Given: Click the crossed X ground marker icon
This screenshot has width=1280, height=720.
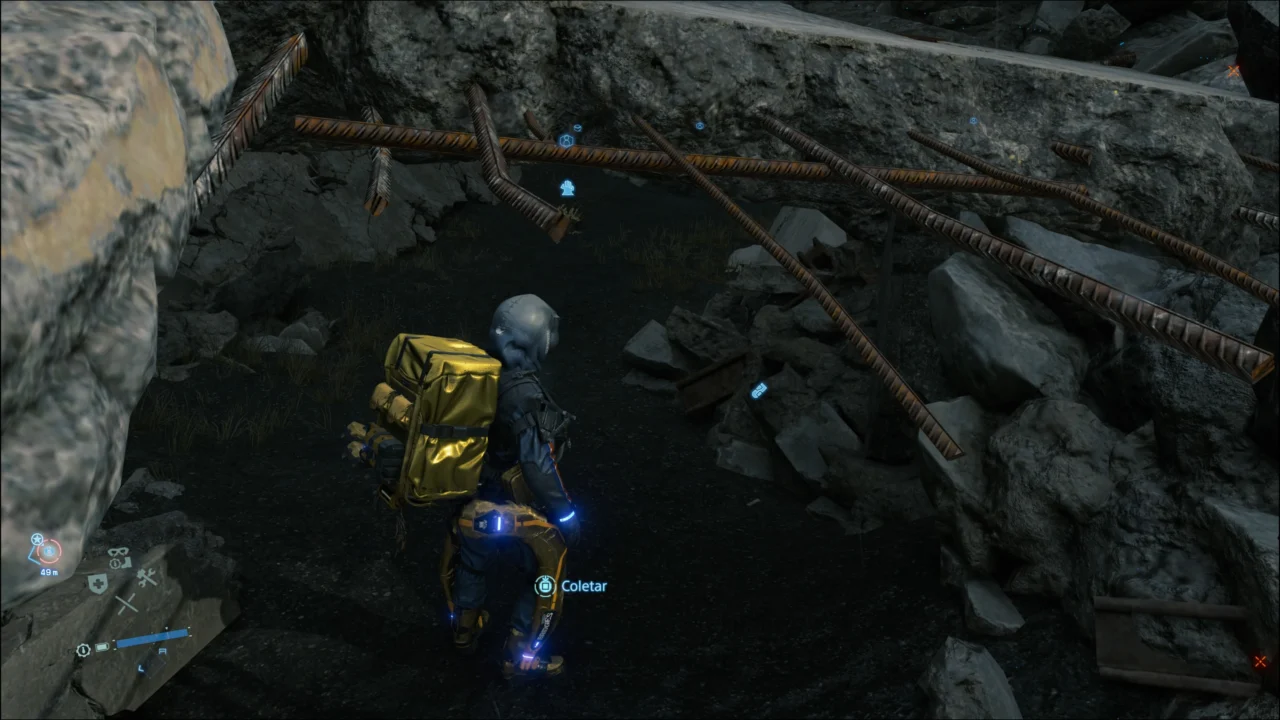Looking at the screenshot, I should pyautogui.click(x=126, y=604).
